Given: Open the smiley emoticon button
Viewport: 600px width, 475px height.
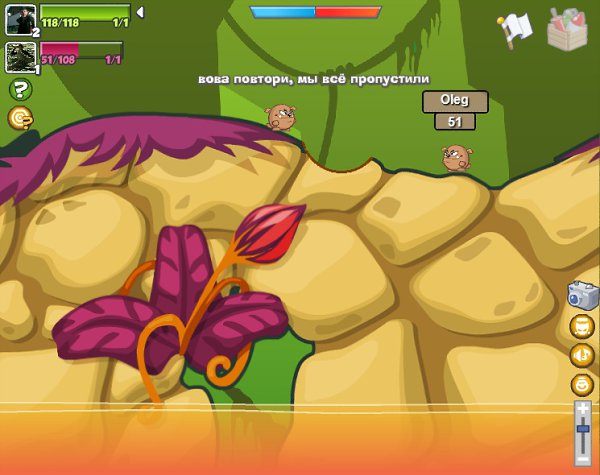Looking at the screenshot, I should coord(582,384).
